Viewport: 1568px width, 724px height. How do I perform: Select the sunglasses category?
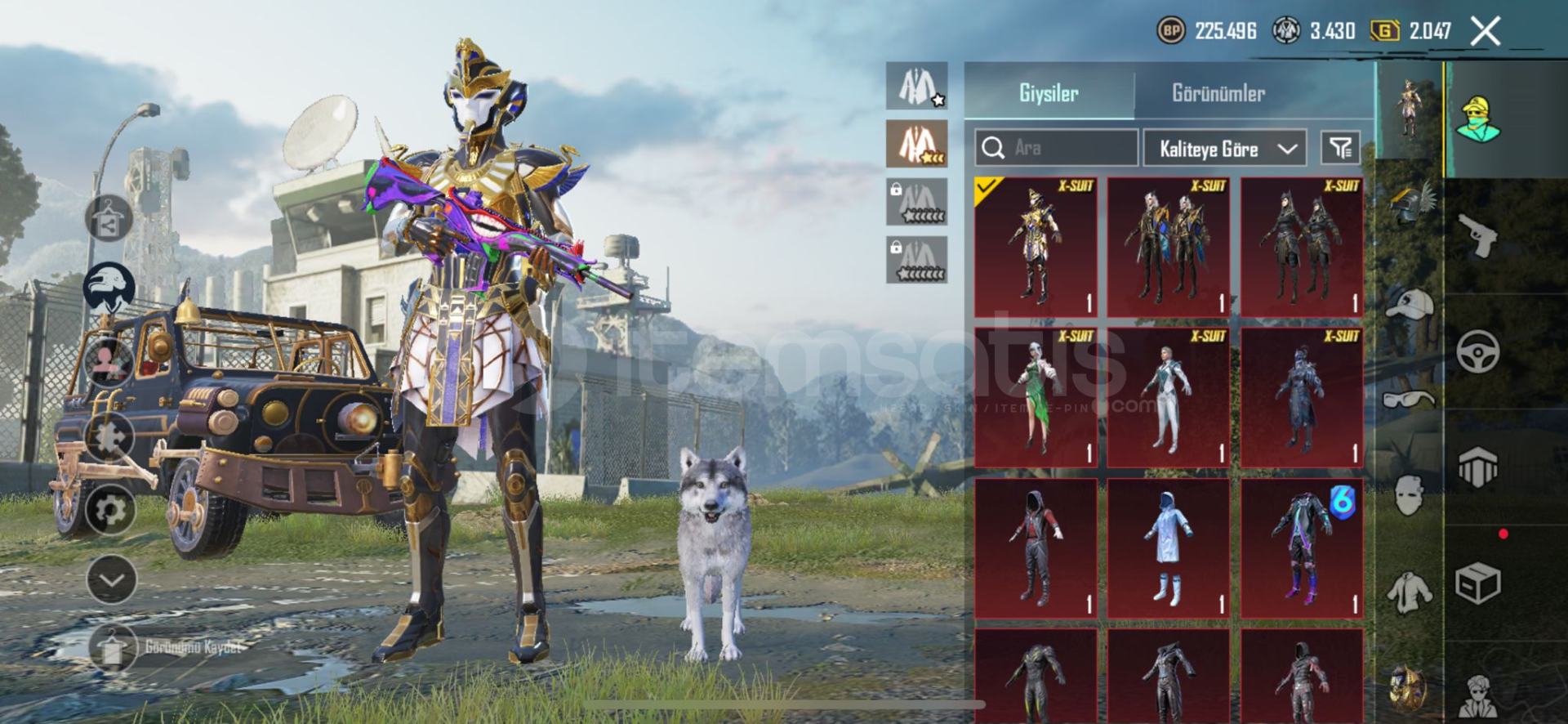coord(1410,400)
